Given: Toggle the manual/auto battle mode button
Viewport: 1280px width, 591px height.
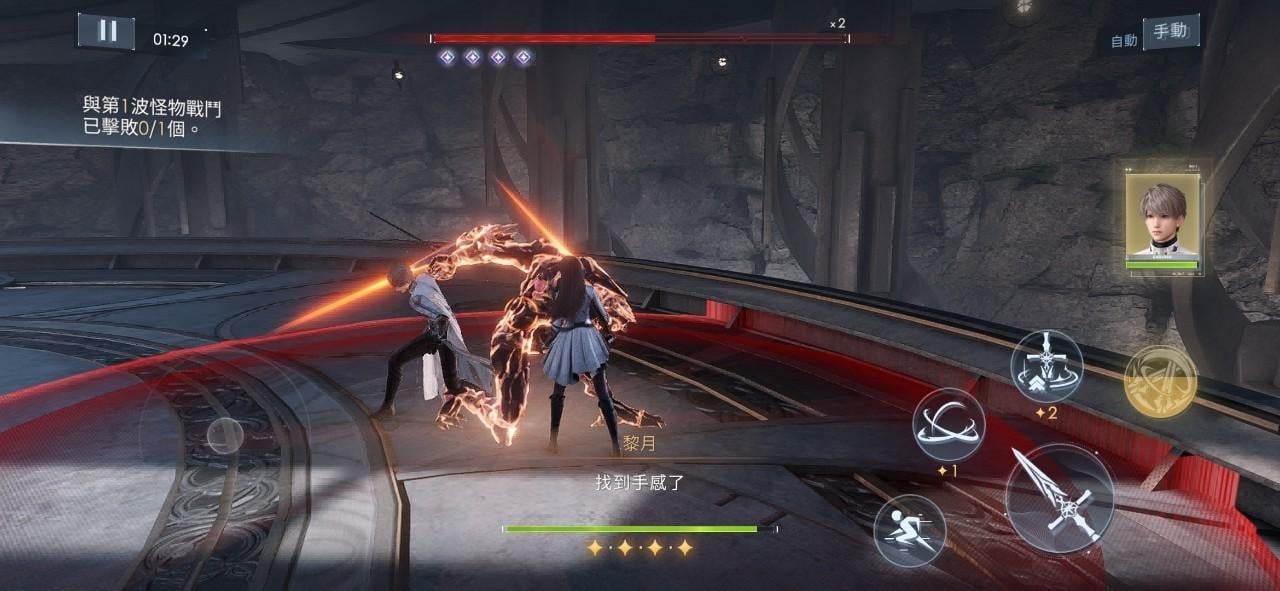Looking at the screenshot, I should pos(1169,32).
